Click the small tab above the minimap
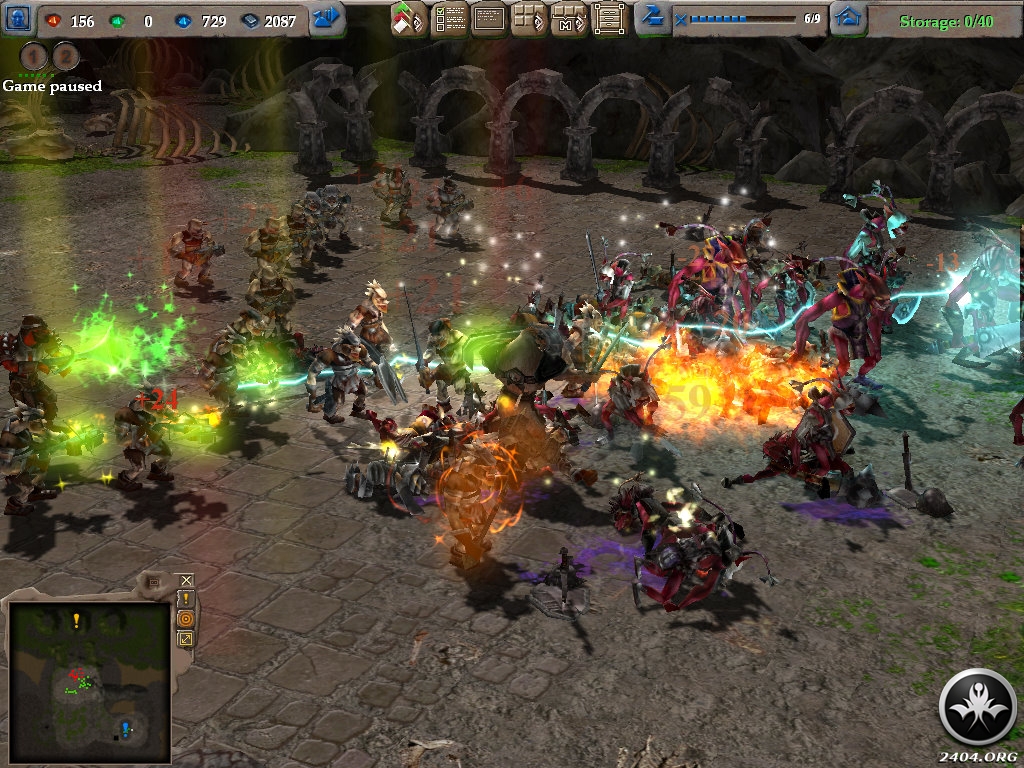This screenshot has width=1024, height=768. (x=153, y=581)
